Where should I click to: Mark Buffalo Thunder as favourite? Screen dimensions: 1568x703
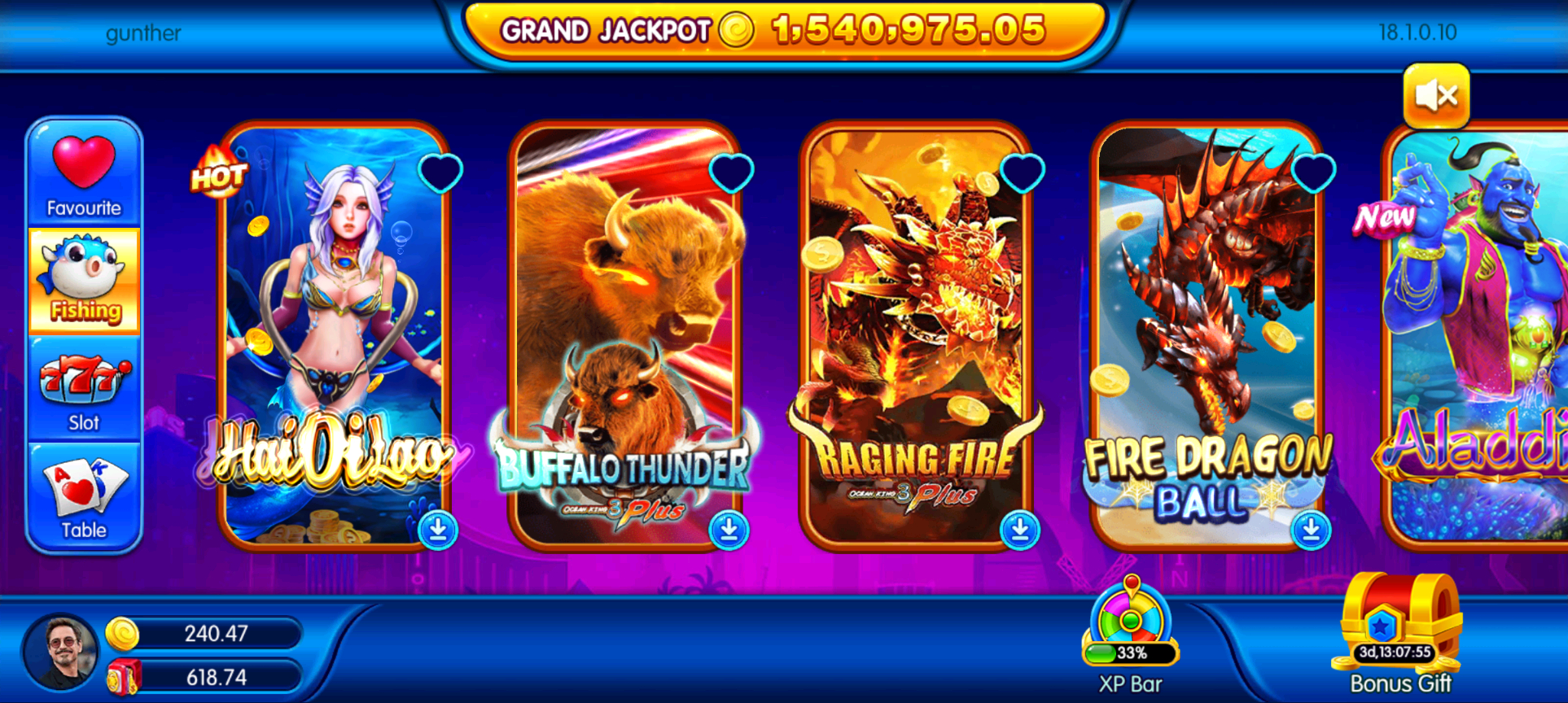click(x=731, y=172)
